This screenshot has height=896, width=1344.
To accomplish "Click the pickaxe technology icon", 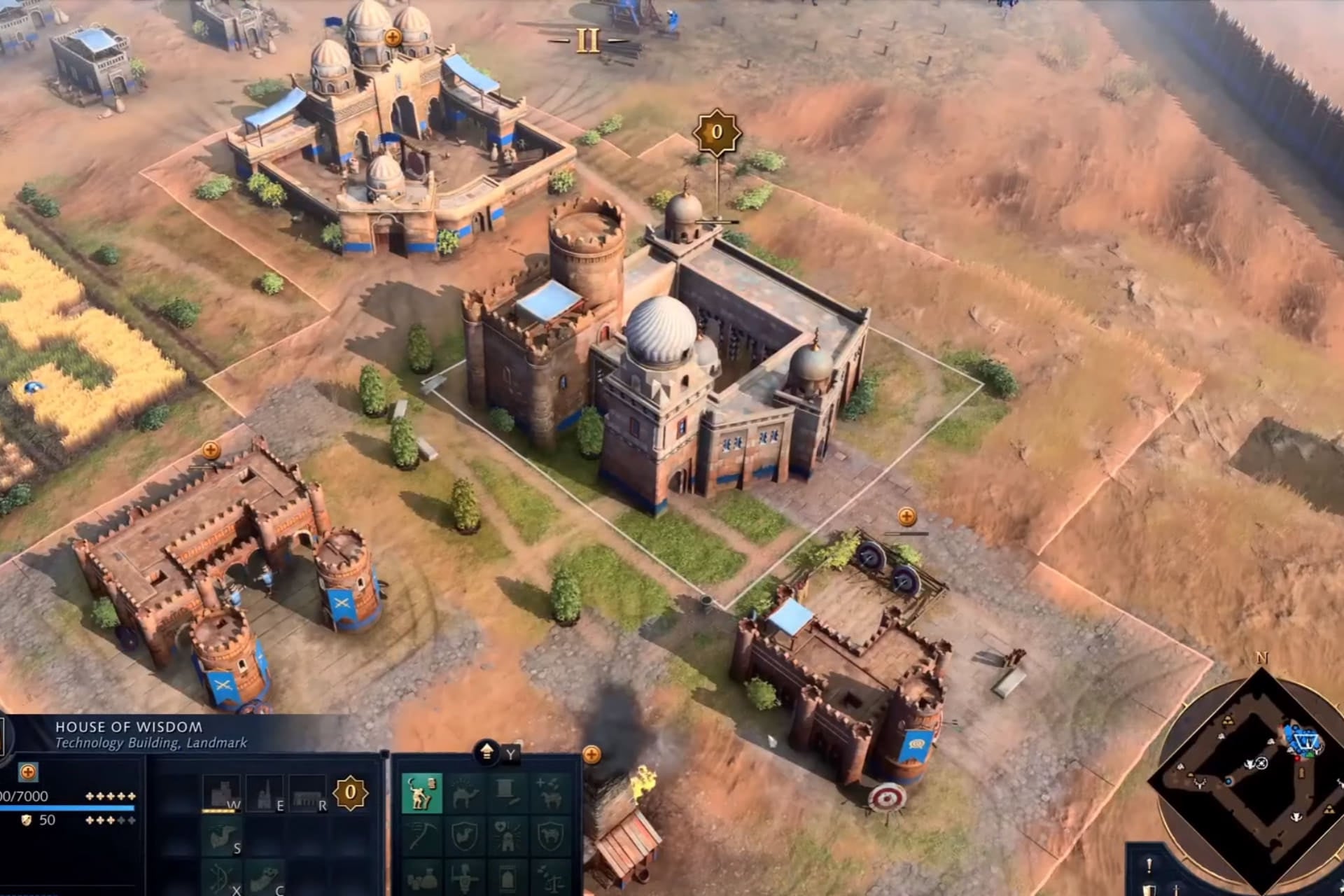I will click(x=421, y=836).
